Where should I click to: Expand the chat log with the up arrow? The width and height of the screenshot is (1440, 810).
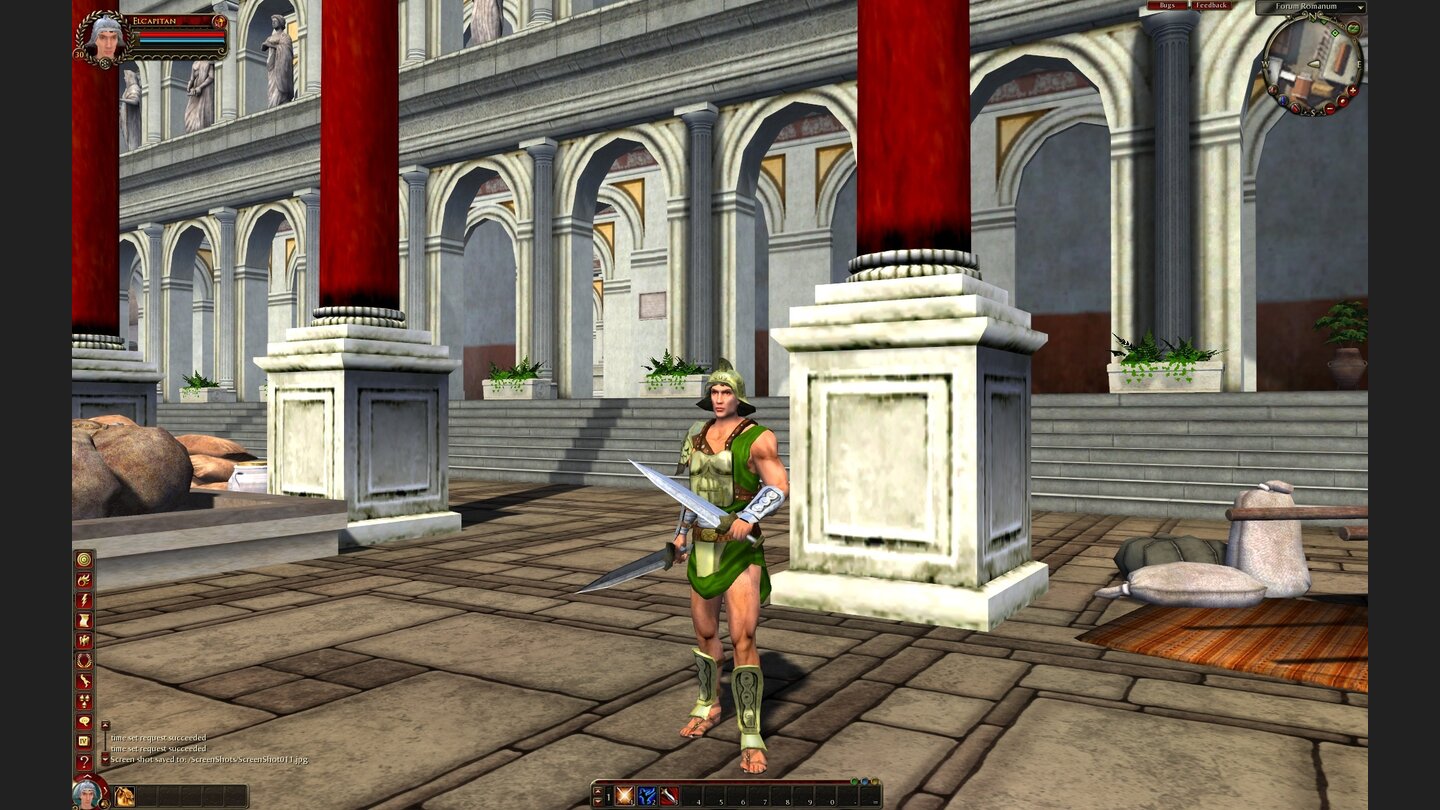105,725
